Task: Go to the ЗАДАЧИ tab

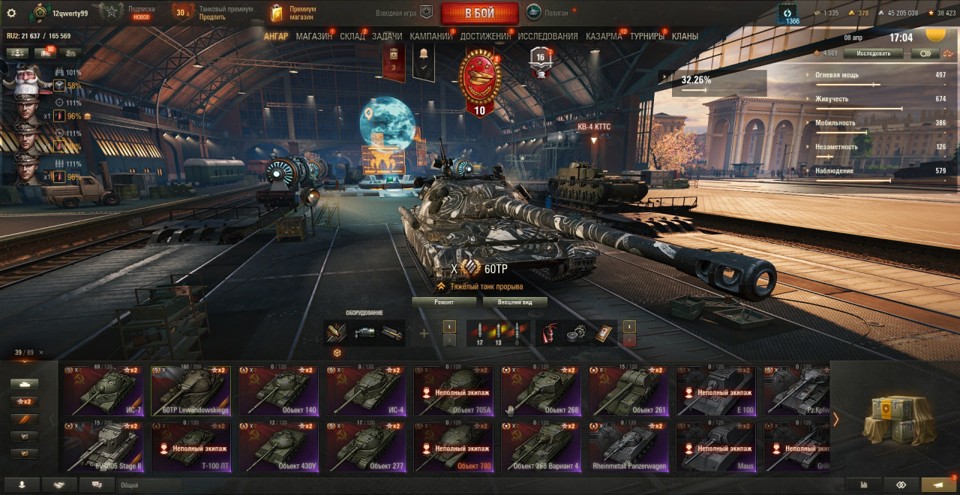Action: point(387,36)
